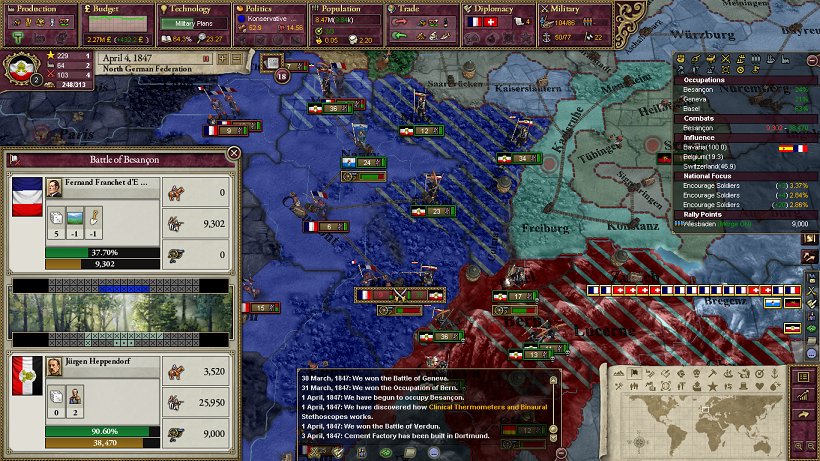This screenshot has height=461, width=820.
Task: Open the Military panel
Action: [570, 9]
